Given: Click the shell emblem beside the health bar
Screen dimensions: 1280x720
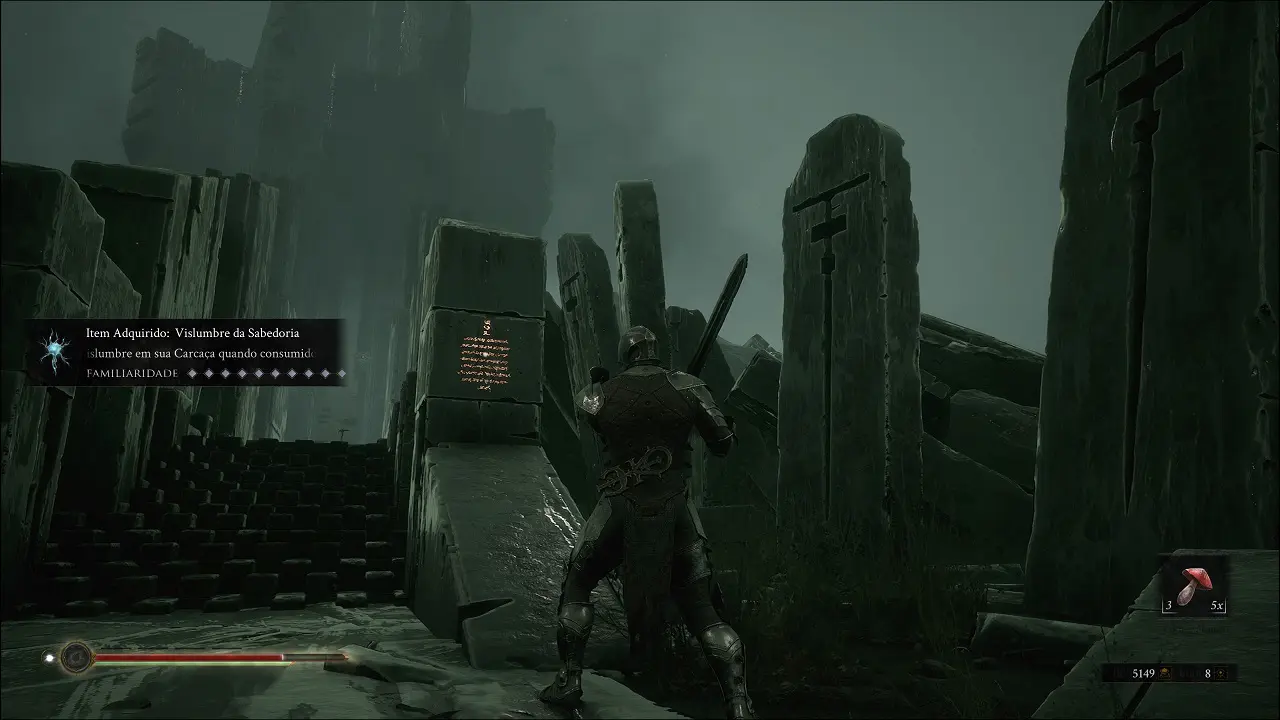Looking at the screenshot, I should pyautogui.click(x=76, y=657).
